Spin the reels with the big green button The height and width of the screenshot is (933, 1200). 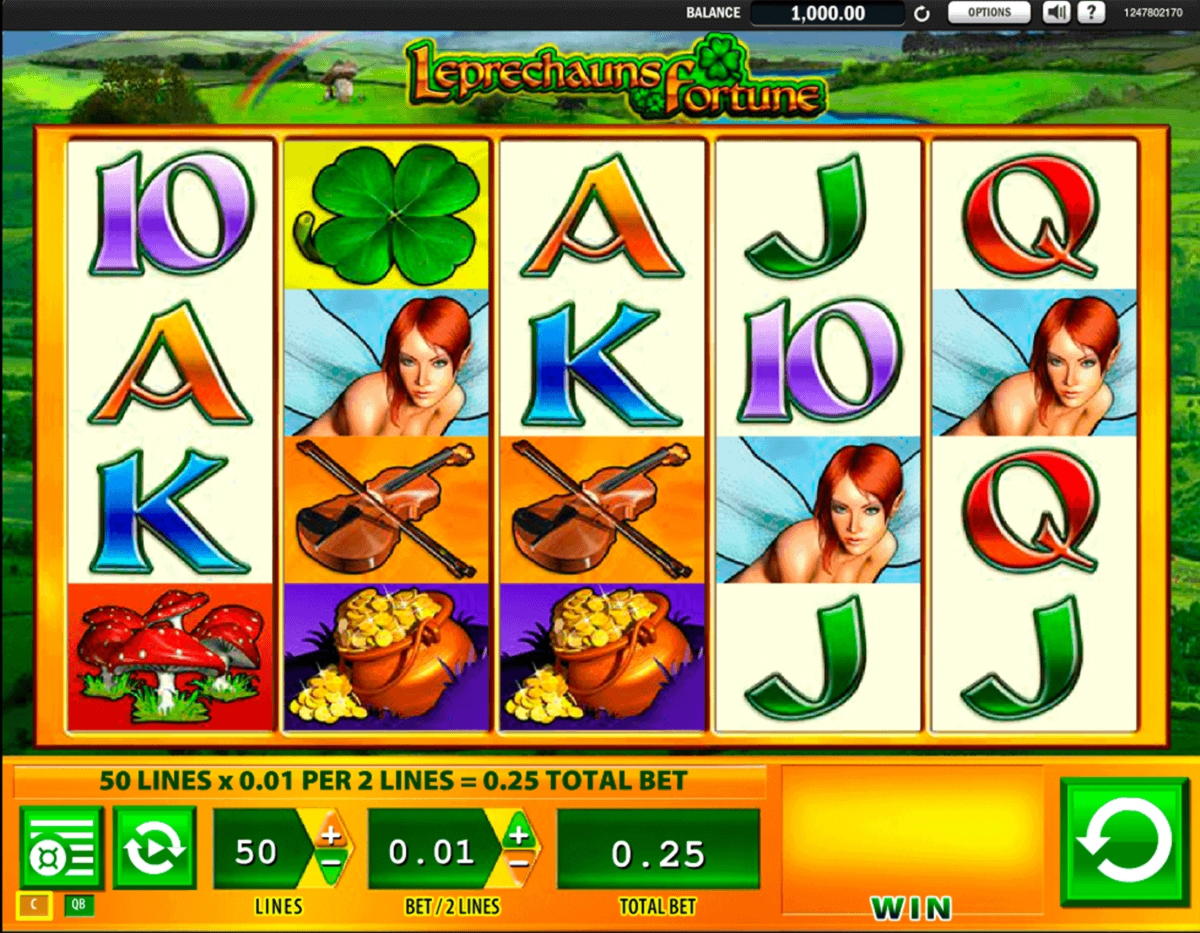click(x=1123, y=841)
